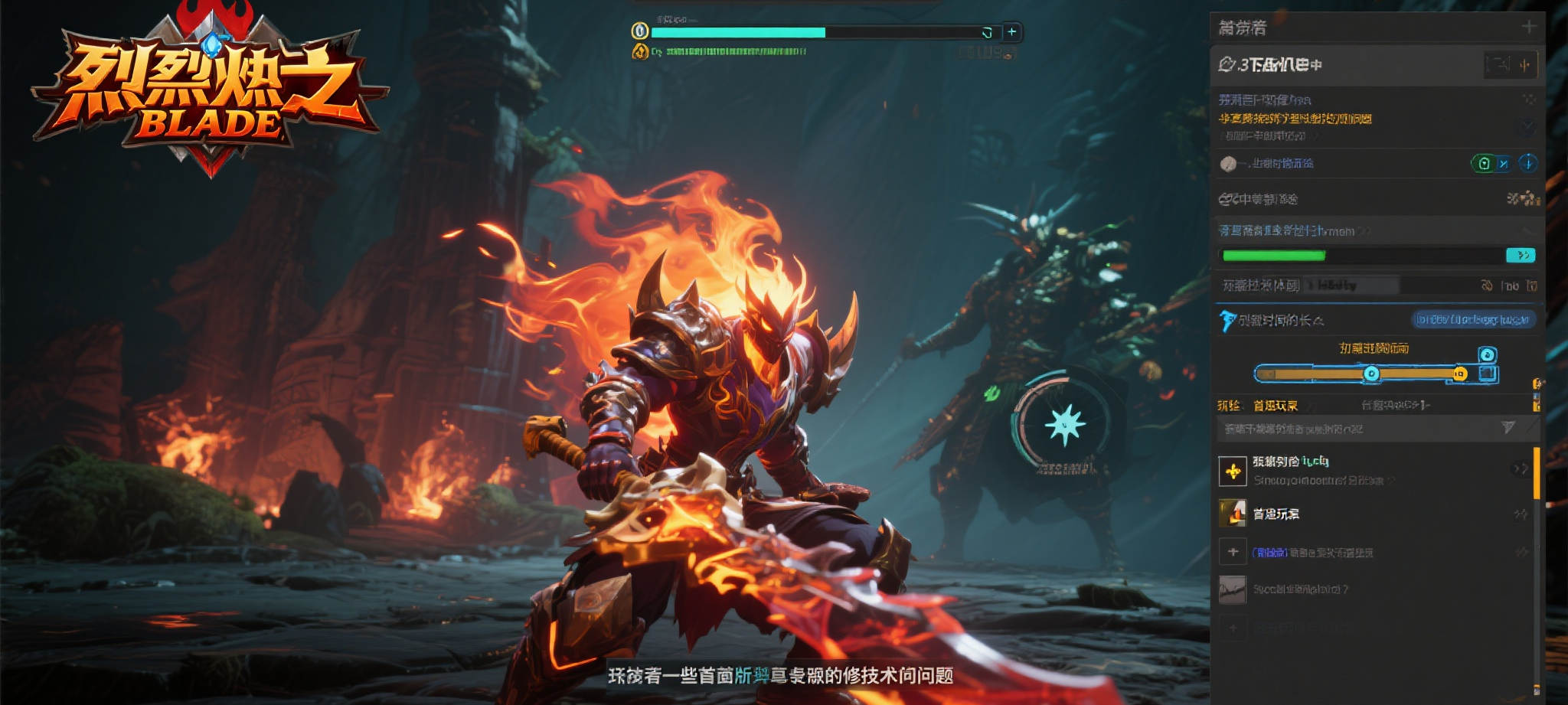Screen dimensions: 1568x705
Task: Click the plus button beside the cyan top bar
Action: (1011, 32)
